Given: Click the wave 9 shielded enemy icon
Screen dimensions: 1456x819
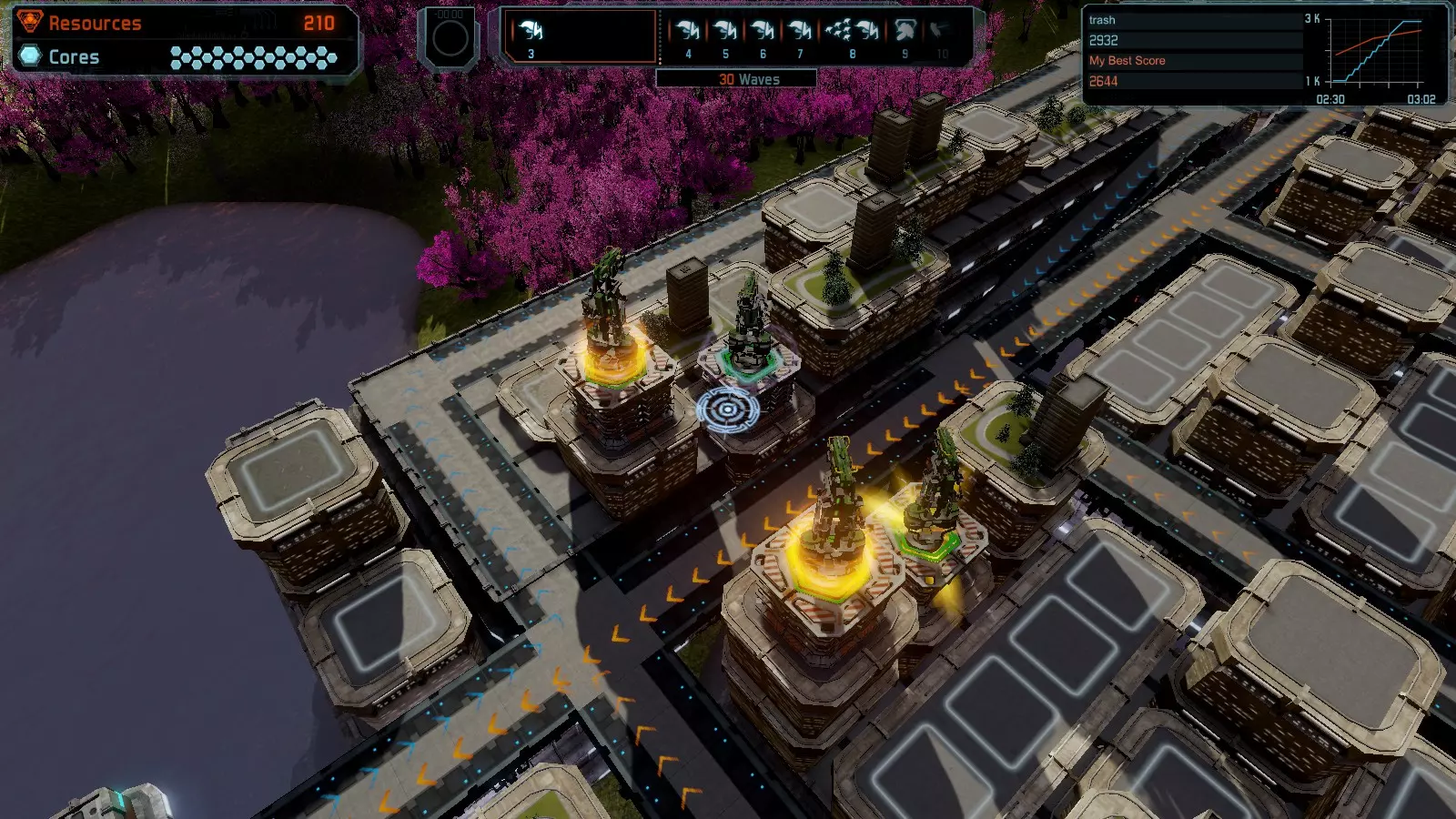Looking at the screenshot, I should (905, 32).
